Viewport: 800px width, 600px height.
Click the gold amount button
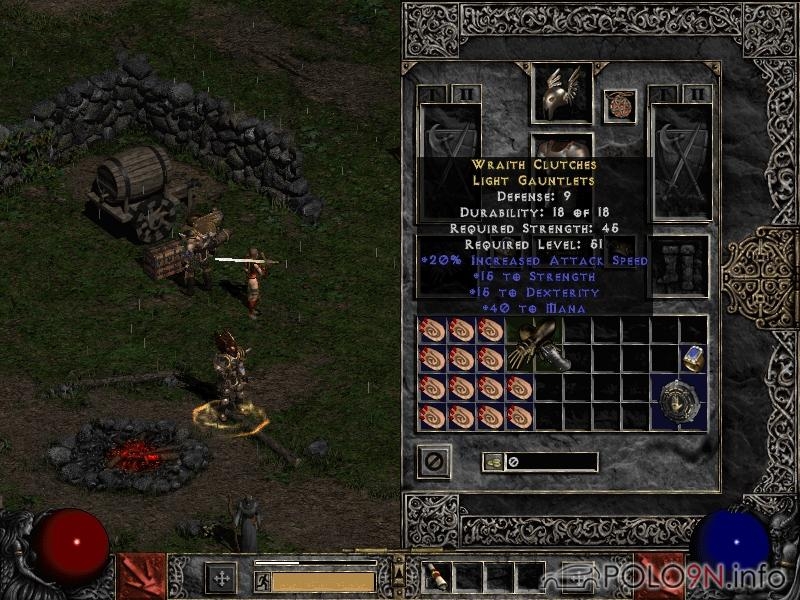click(491, 462)
